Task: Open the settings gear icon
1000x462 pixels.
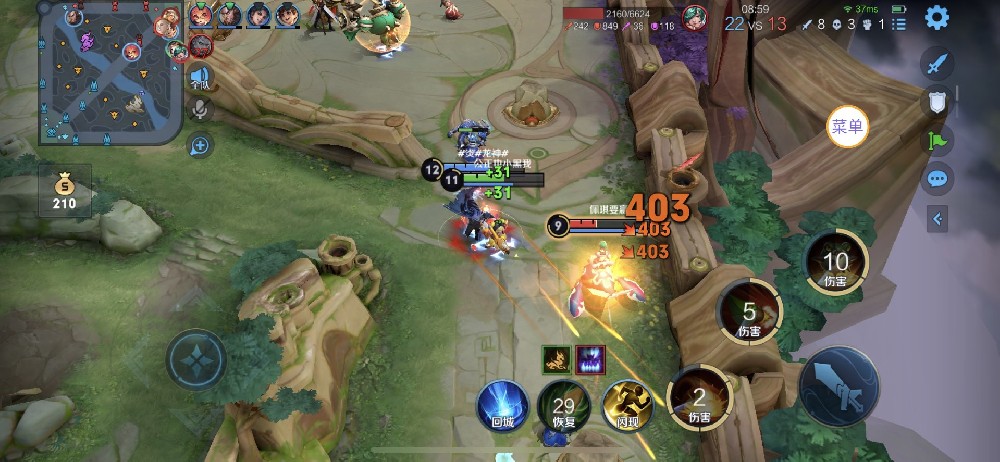Action: click(937, 17)
